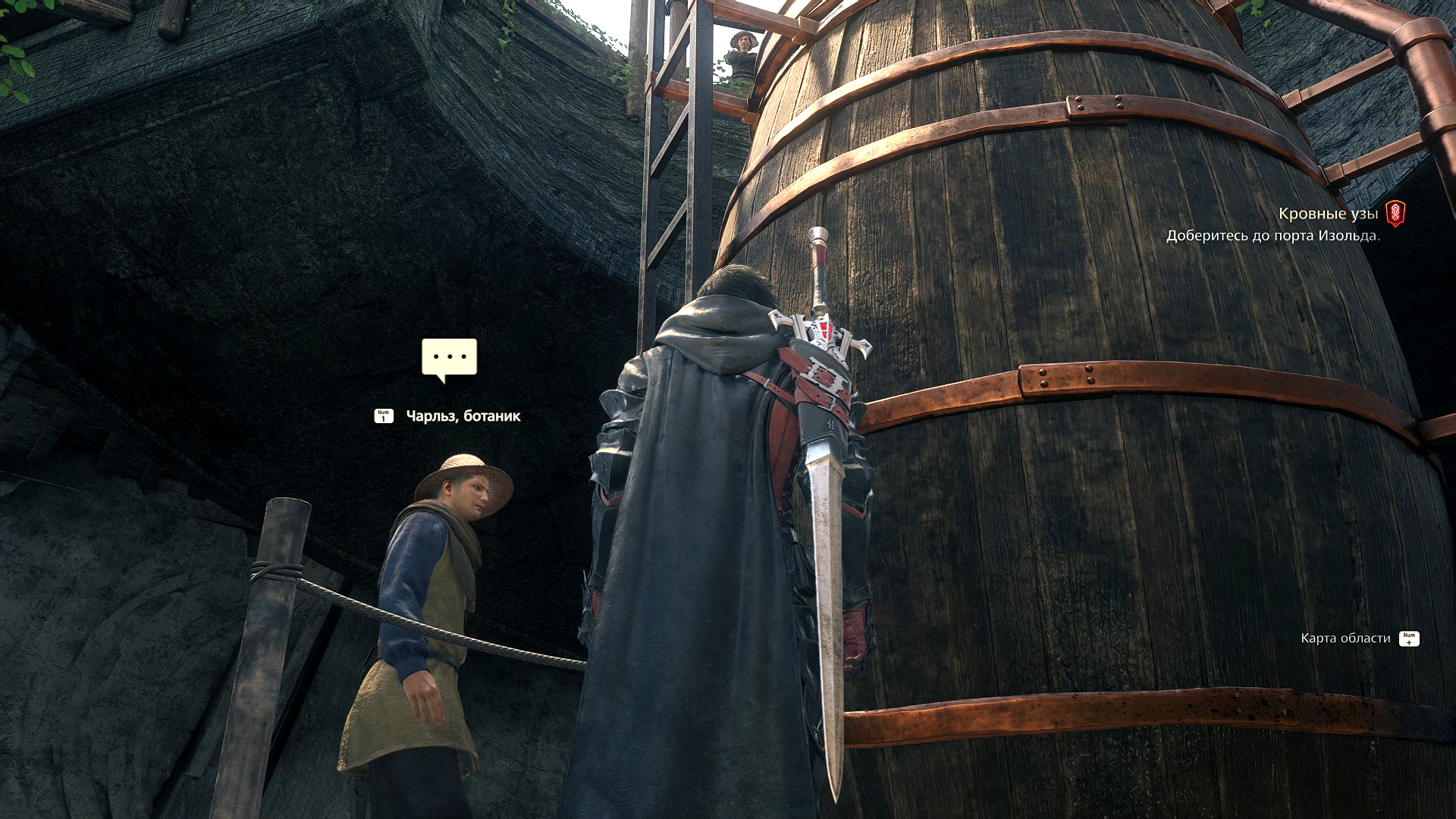Open the Кровные узы quest tracker
Image resolution: width=1456 pixels, height=819 pixels.
pyautogui.click(x=1328, y=214)
